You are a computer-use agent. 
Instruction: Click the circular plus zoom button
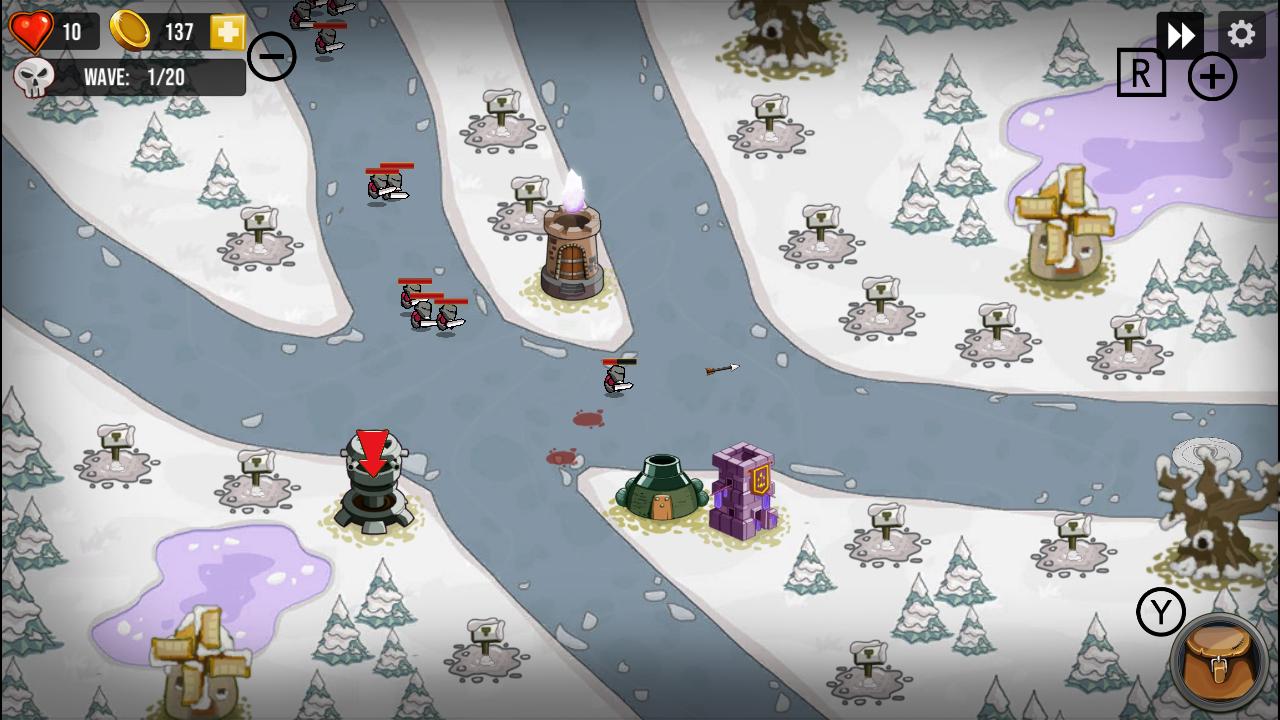tap(1212, 75)
